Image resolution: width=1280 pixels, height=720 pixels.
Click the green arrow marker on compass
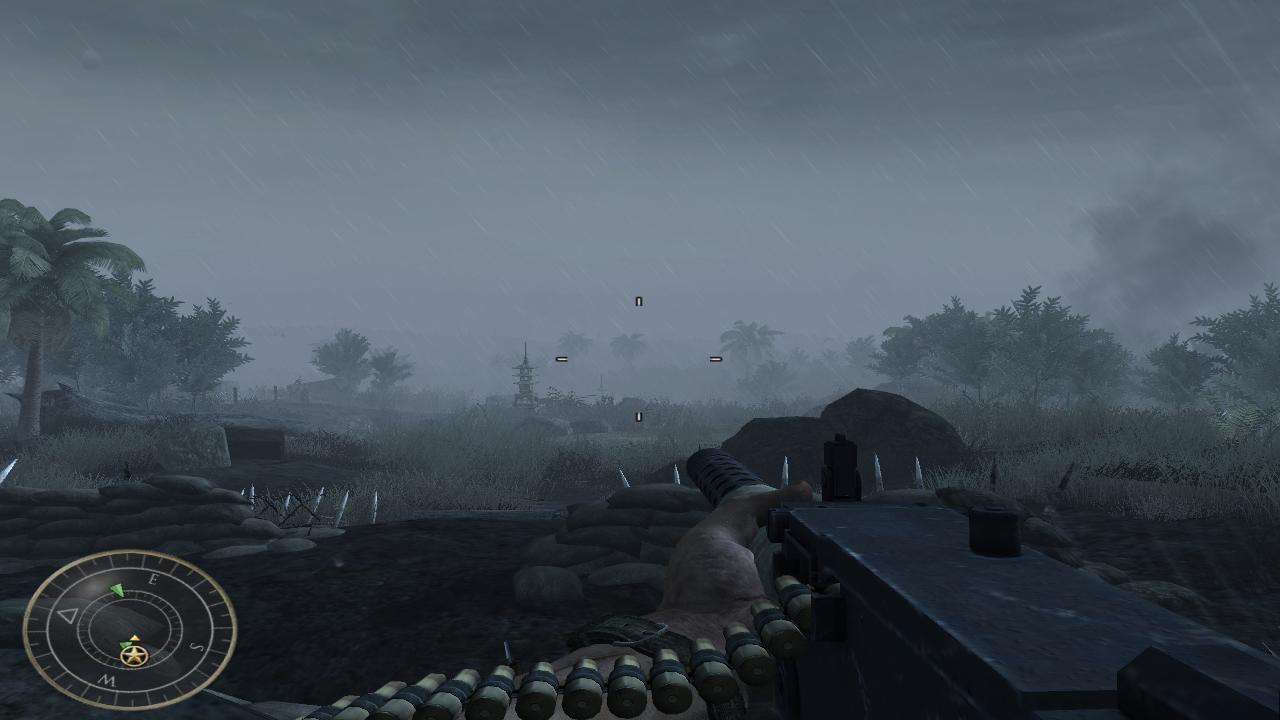[118, 590]
